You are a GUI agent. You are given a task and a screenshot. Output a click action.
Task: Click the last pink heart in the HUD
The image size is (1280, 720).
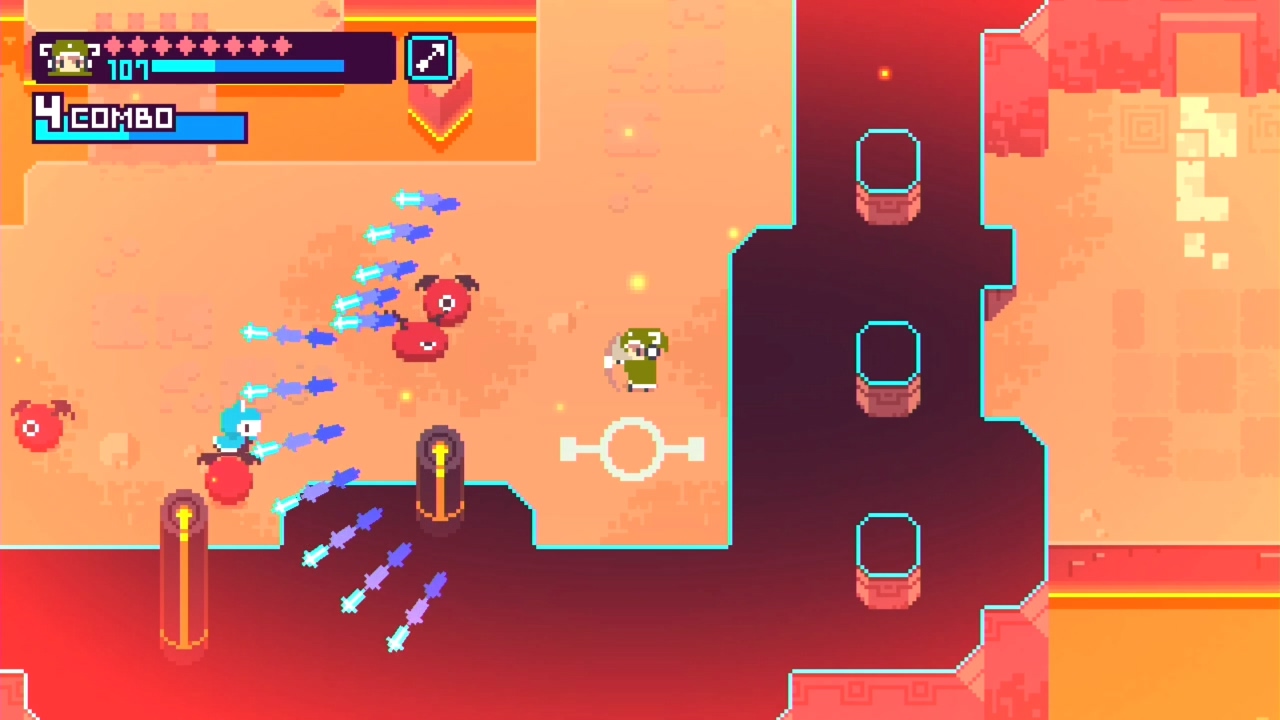(x=283, y=46)
